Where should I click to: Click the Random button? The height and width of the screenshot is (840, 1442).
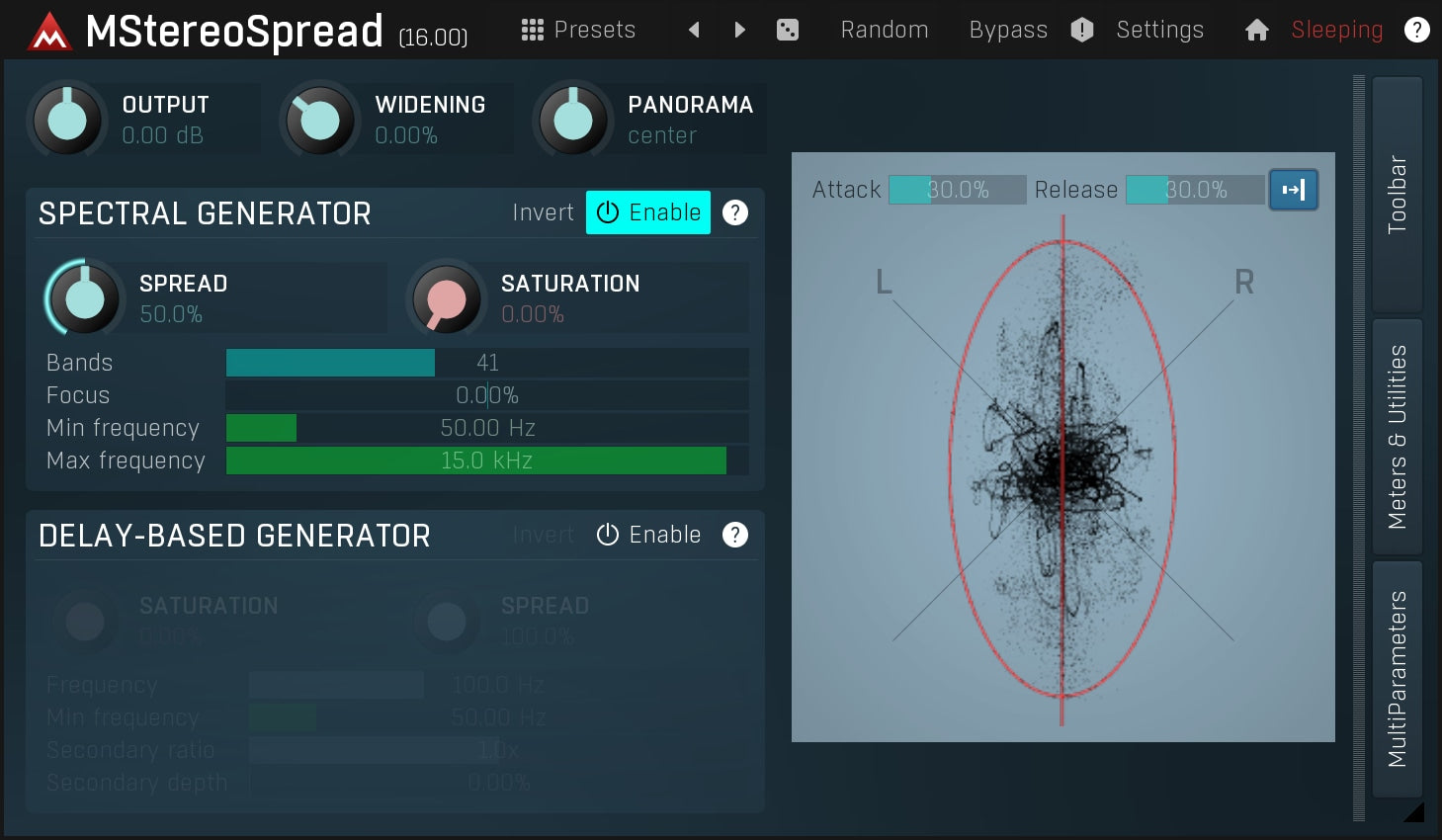(883, 30)
